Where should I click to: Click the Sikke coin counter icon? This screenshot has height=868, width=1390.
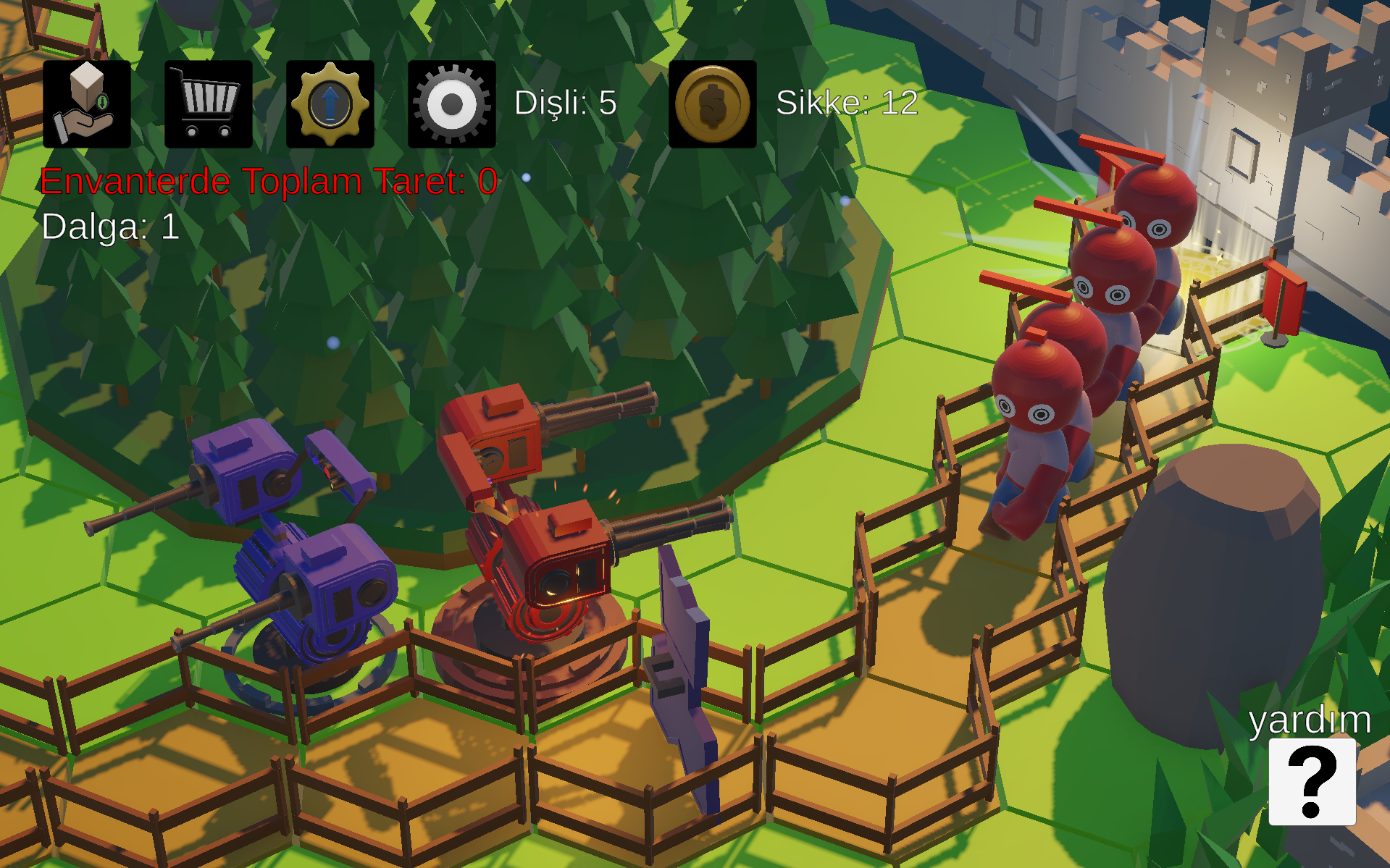[x=713, y=103]
